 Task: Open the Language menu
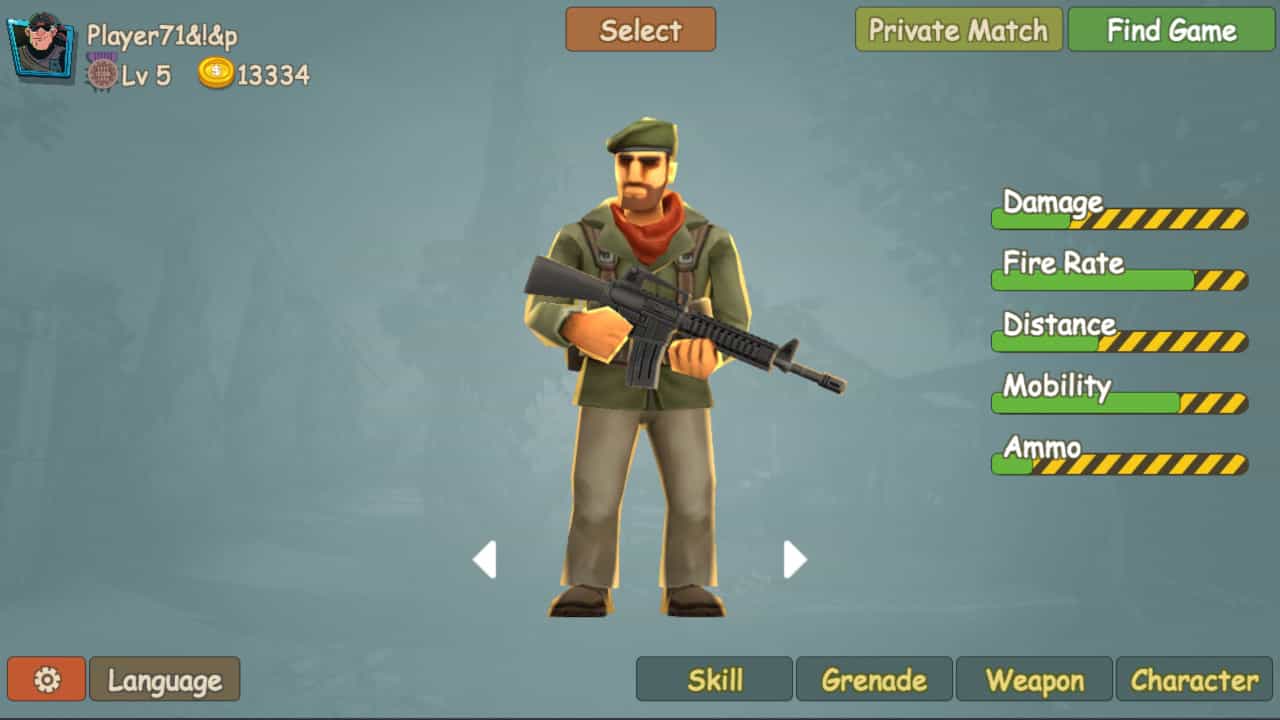(x=164, y=679)
